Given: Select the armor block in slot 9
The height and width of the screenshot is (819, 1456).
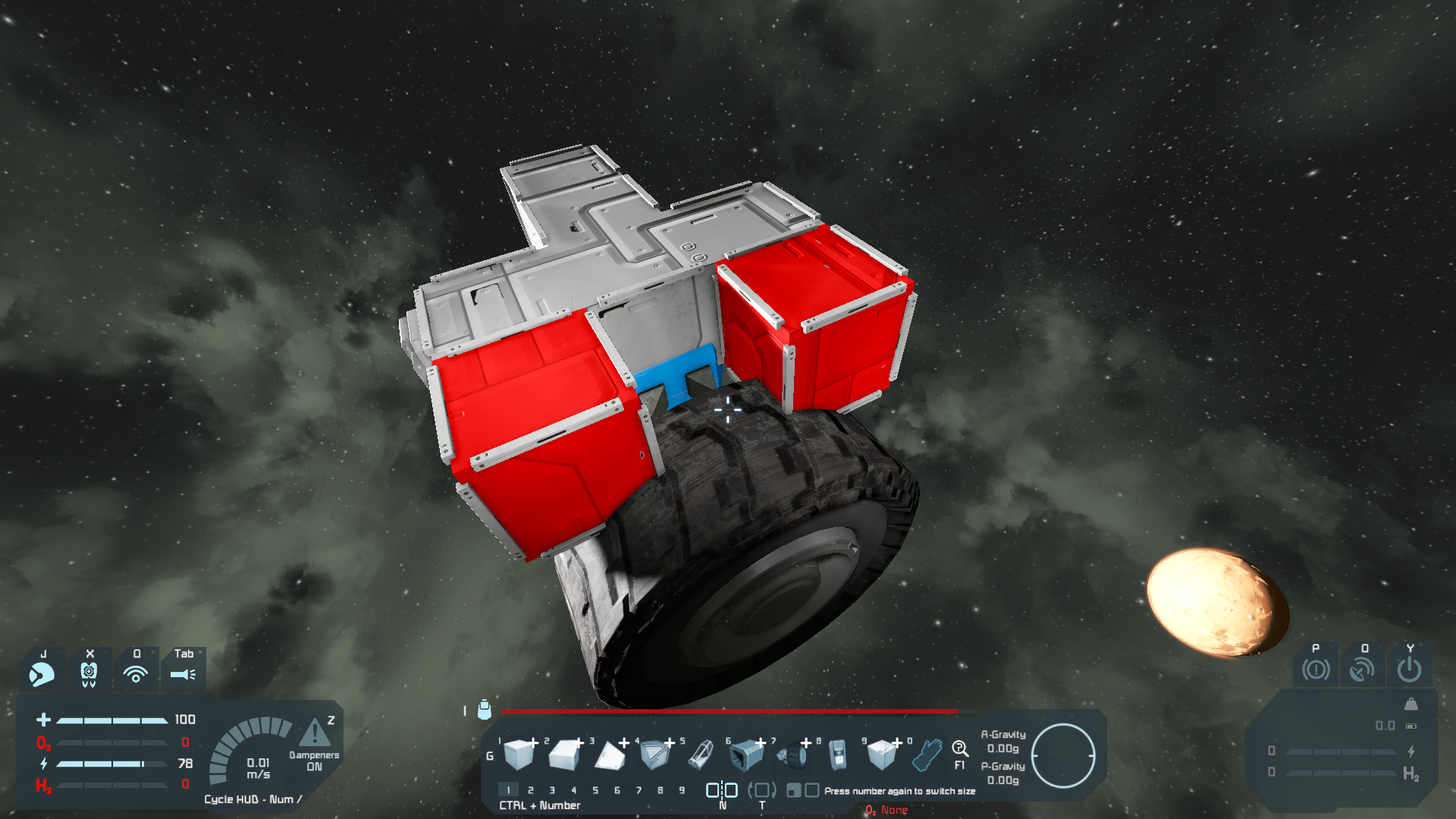Looking at the screenshot, I should (x=883, y=754).
